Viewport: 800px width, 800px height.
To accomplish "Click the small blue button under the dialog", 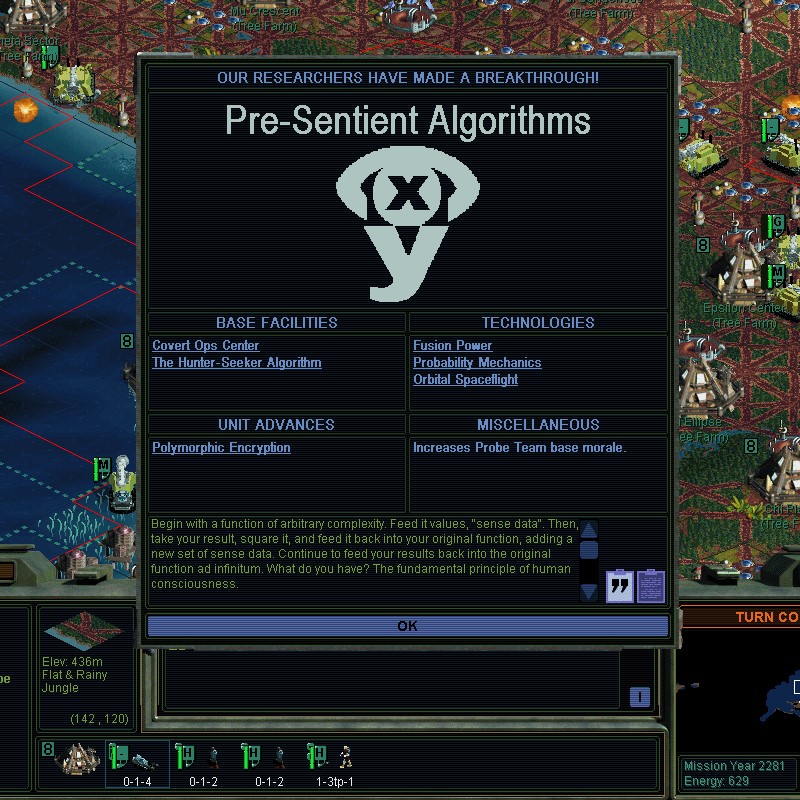I will 639,697.
